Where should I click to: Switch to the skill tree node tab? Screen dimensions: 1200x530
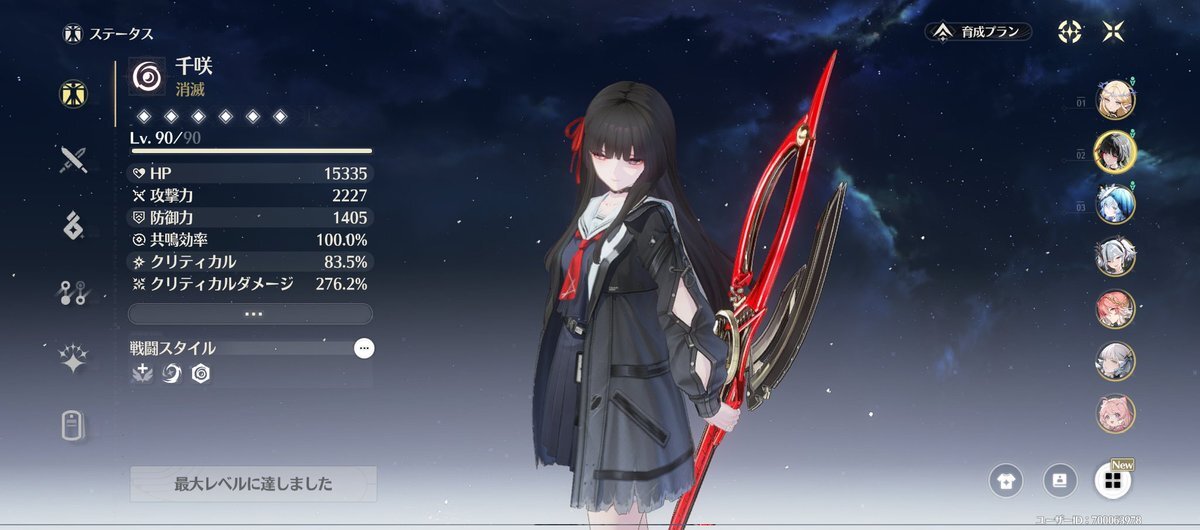(74, 293)
